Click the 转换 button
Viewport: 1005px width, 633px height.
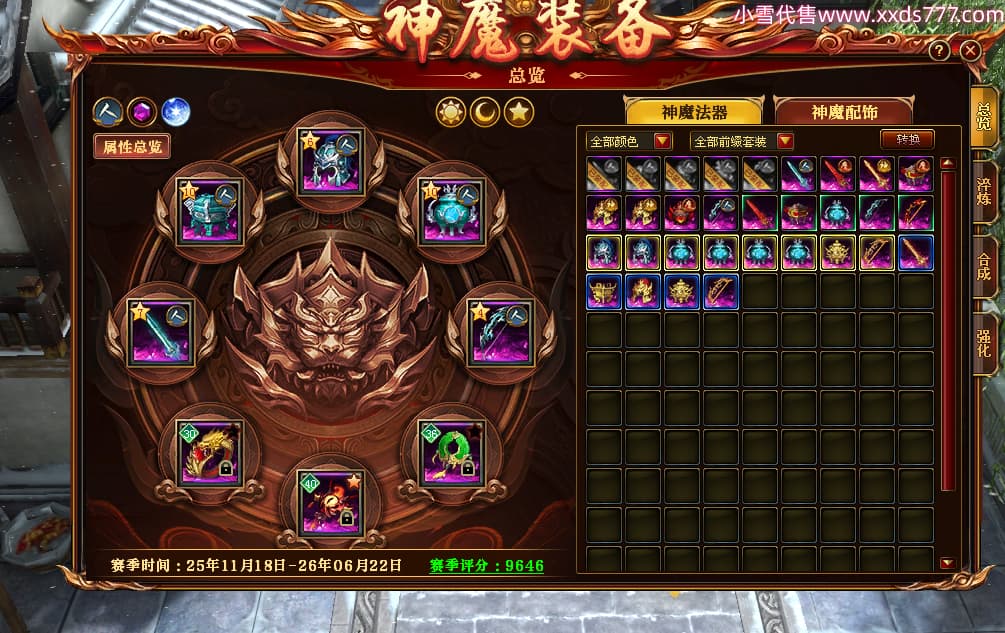click(x=907, y=140)
